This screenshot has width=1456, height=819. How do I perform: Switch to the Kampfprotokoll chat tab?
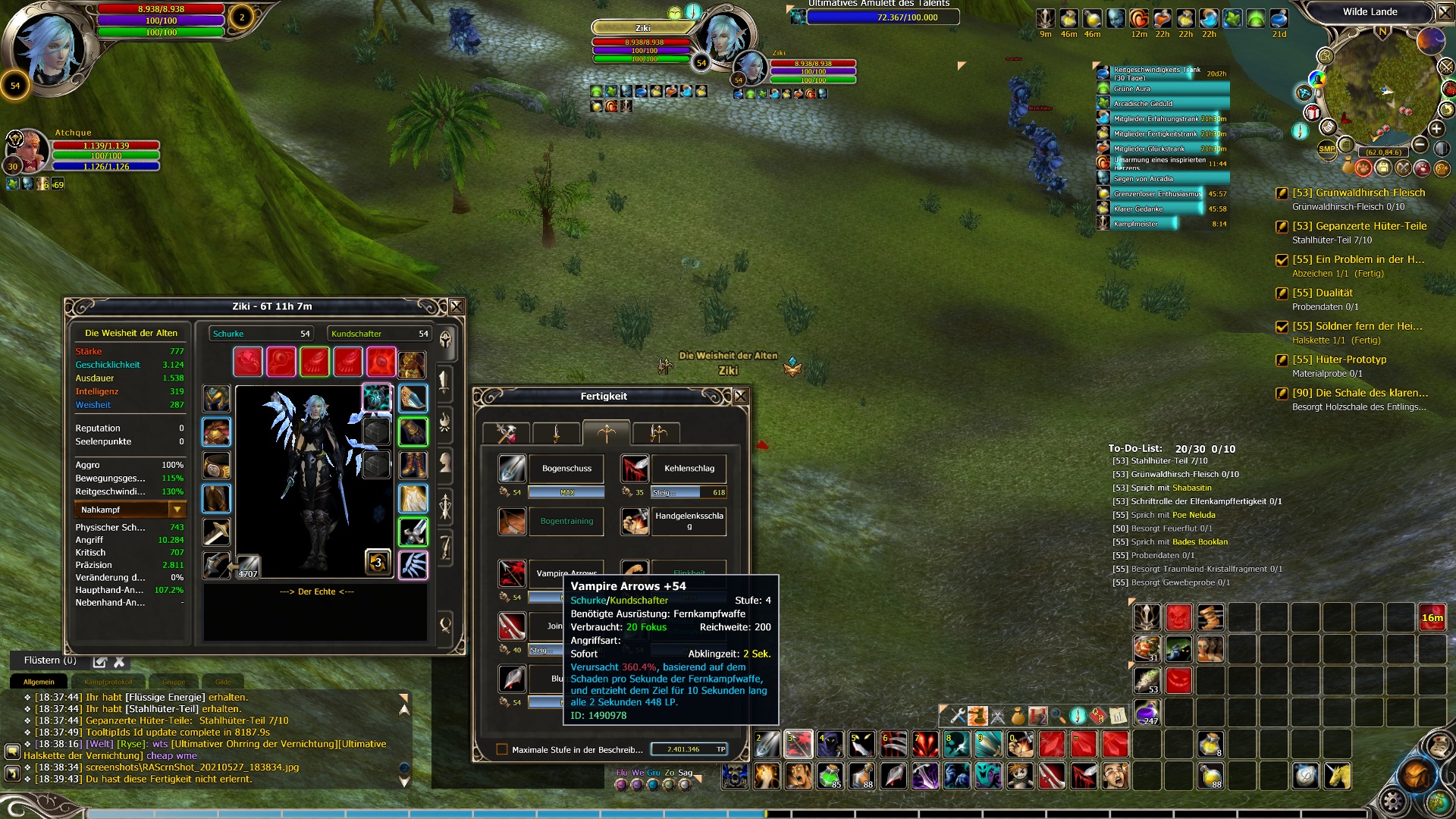[x=108, y=682]
